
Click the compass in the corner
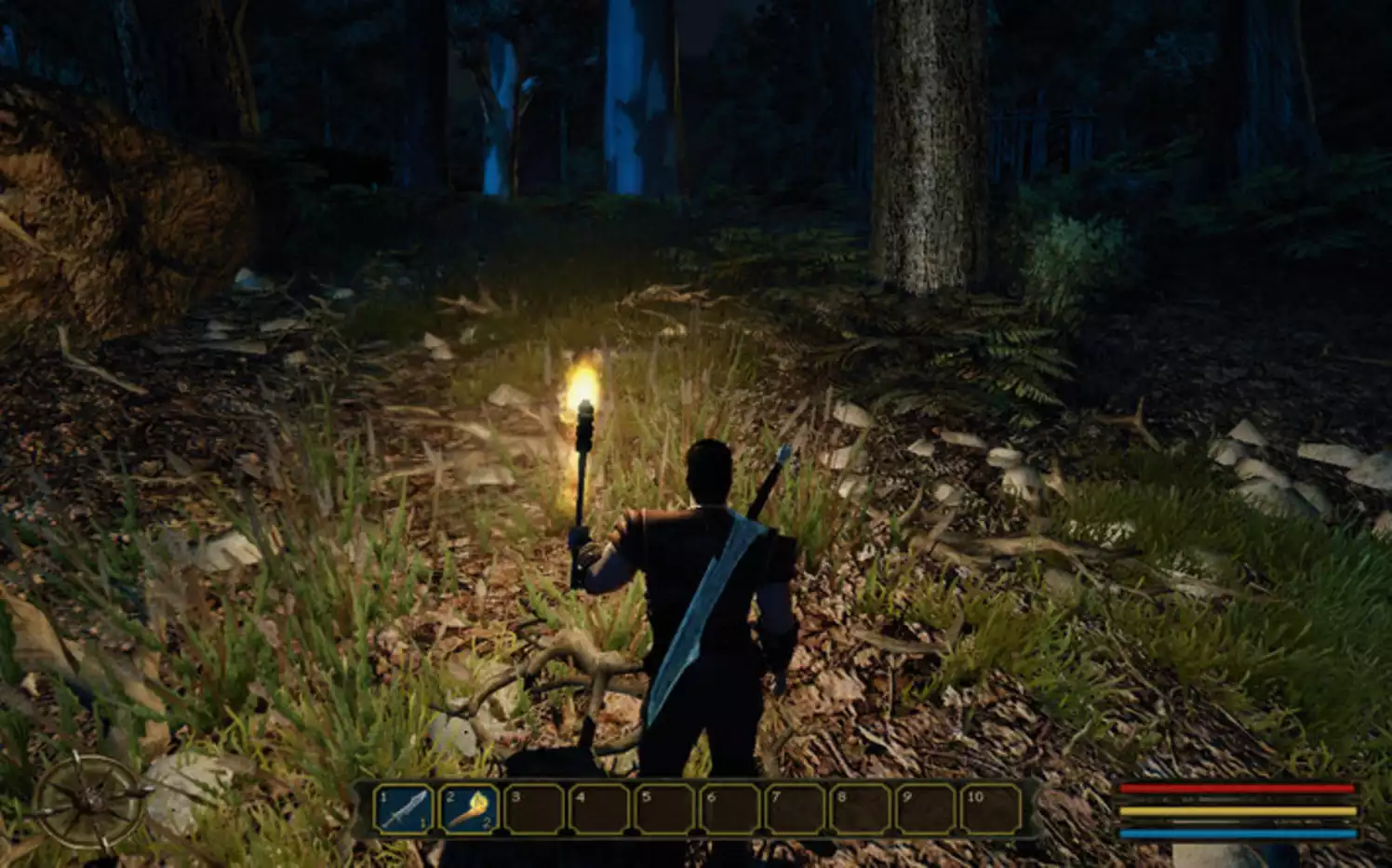click(x=90, y=801)
